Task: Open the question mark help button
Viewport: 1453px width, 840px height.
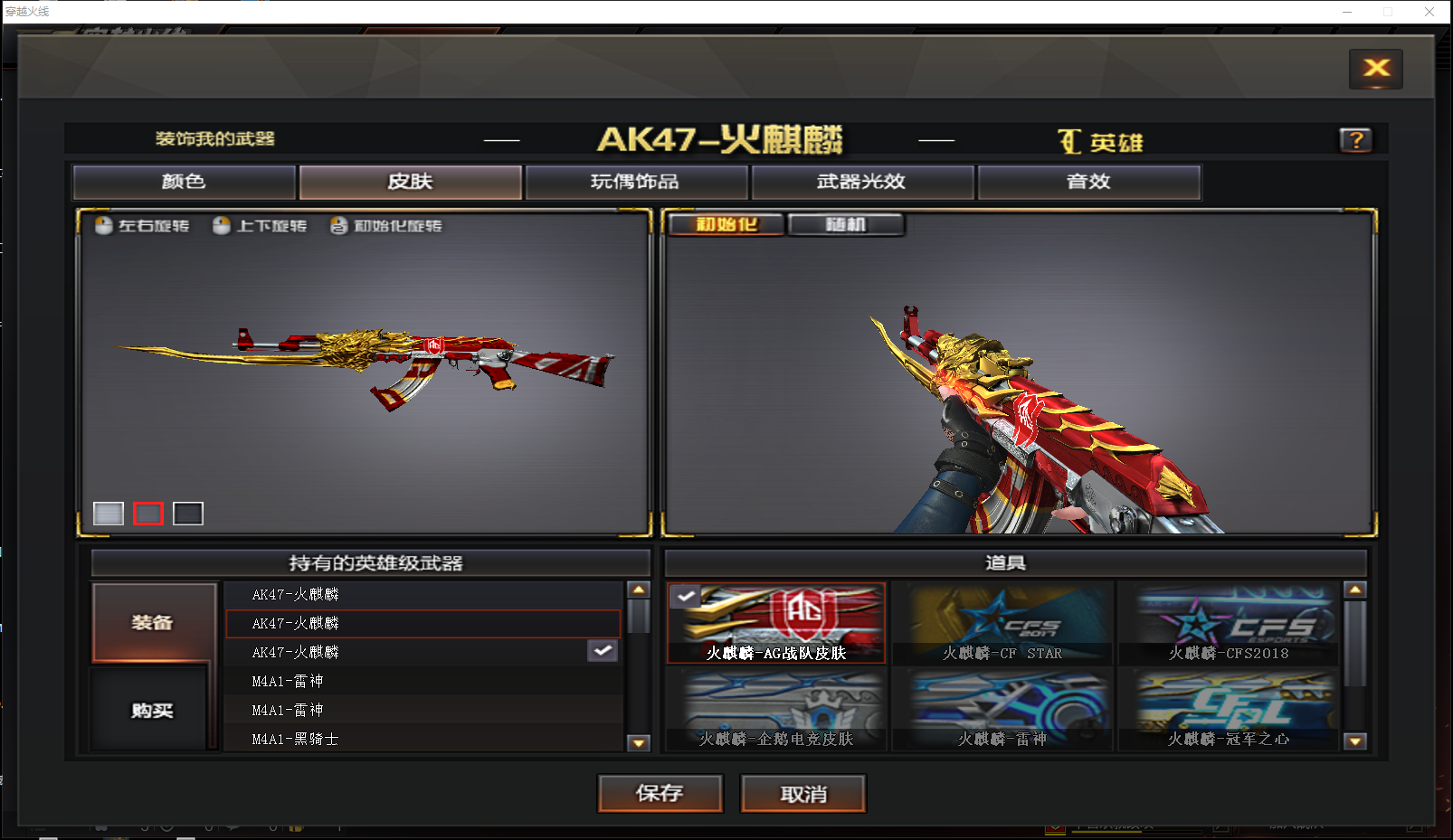Action: click(1355, 140)
